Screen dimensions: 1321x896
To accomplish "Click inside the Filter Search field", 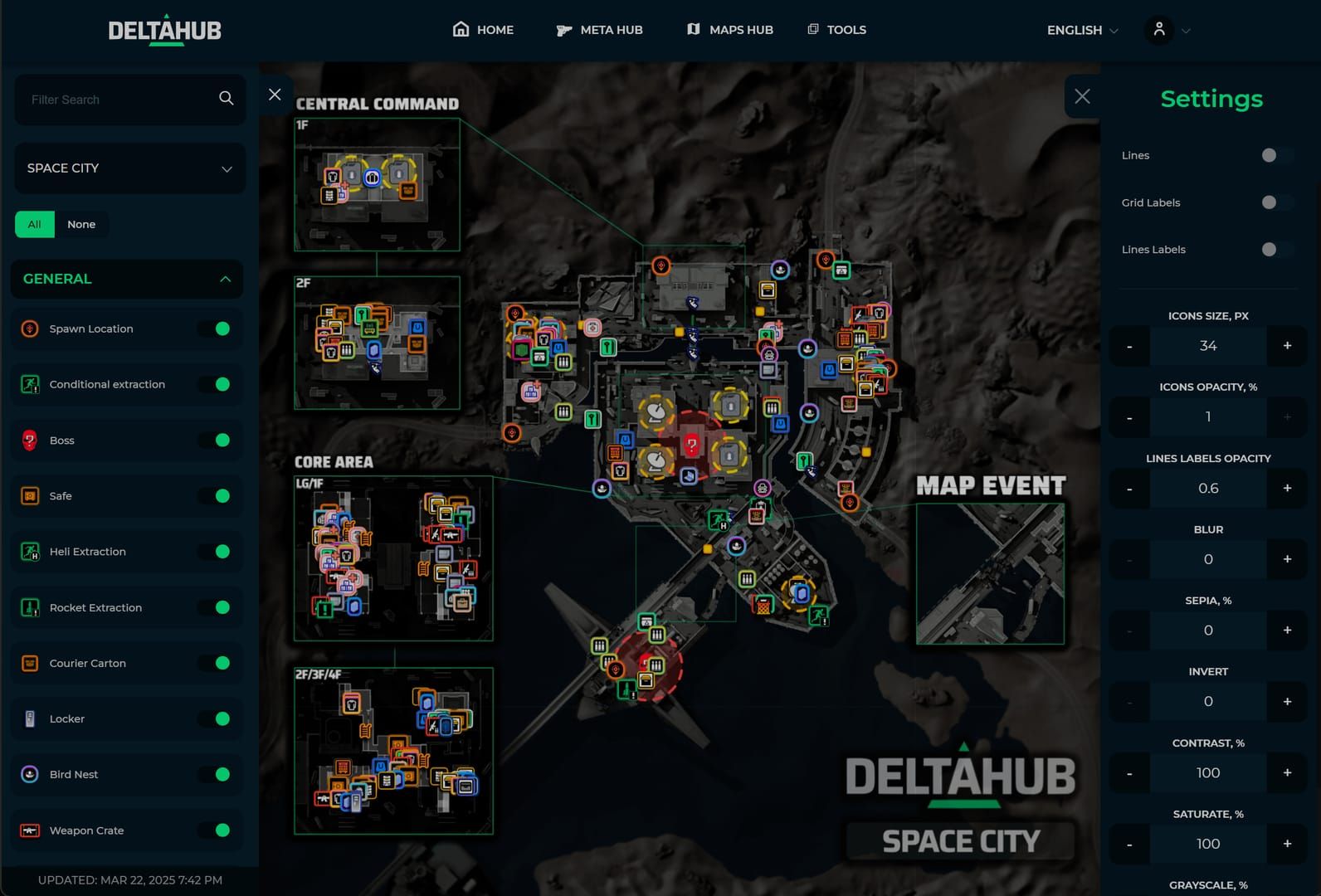I will (108, 99).
